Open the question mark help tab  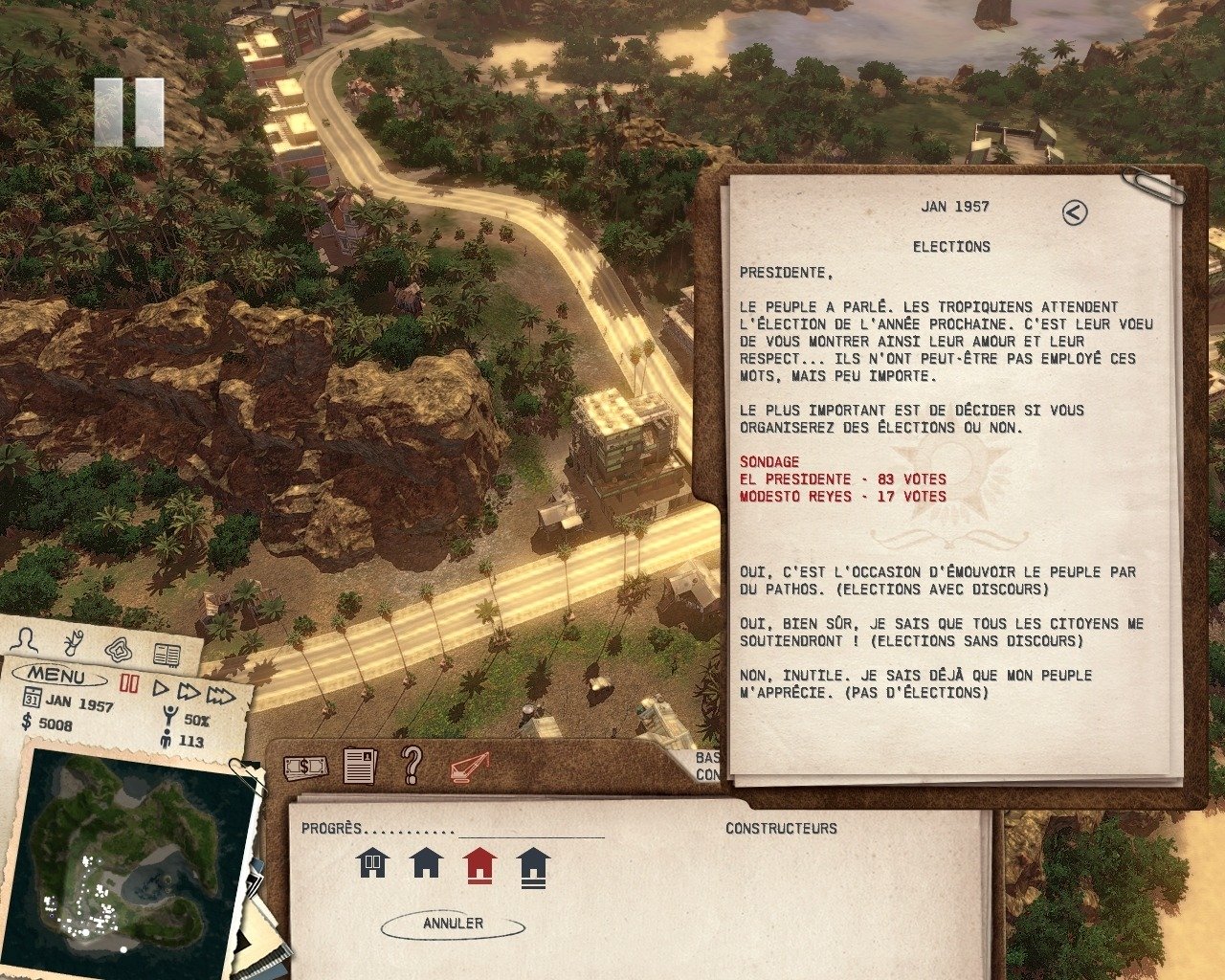click(x=412, y=765)
